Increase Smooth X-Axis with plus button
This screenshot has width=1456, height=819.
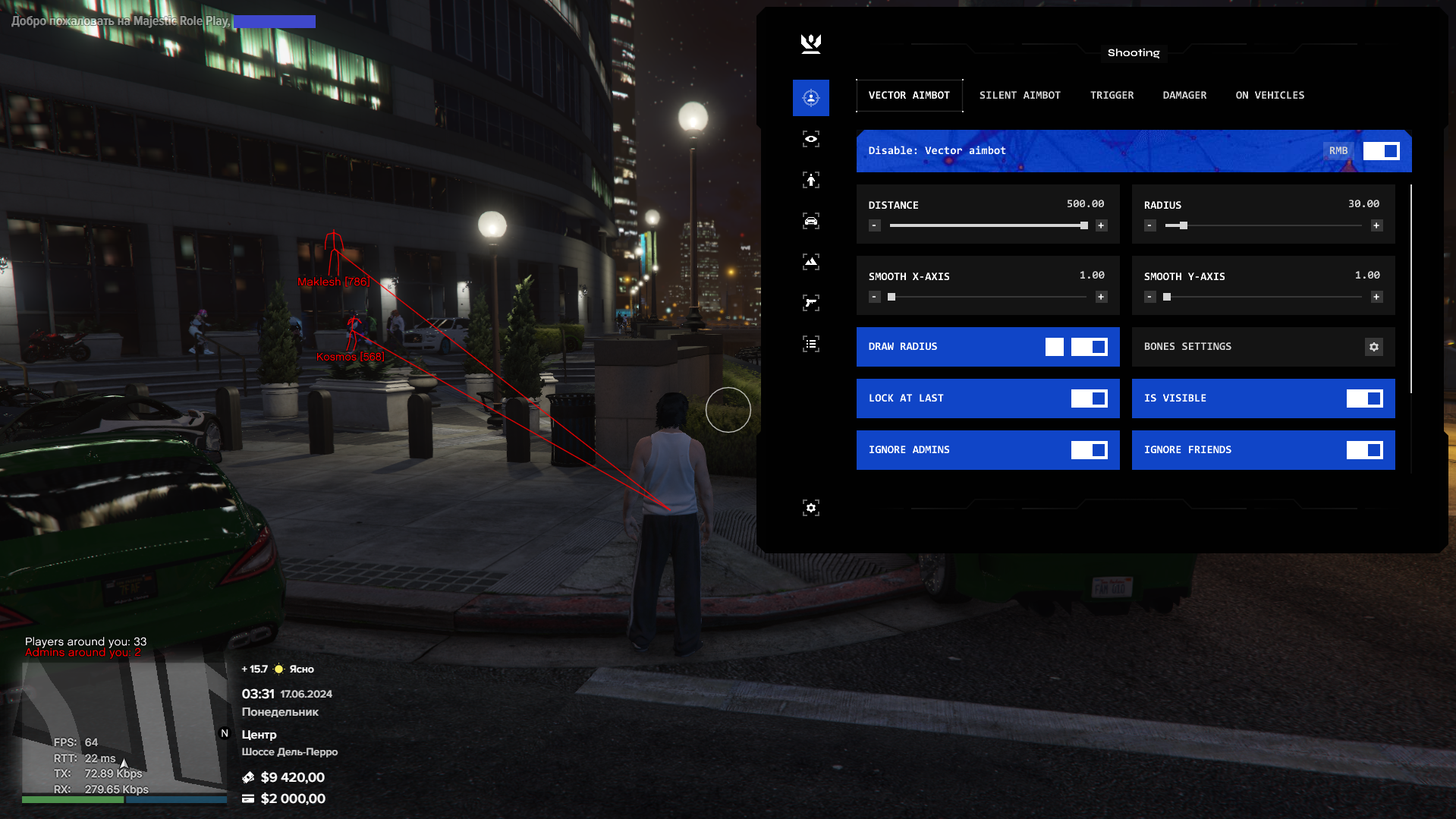click(x=1101, y=297)
